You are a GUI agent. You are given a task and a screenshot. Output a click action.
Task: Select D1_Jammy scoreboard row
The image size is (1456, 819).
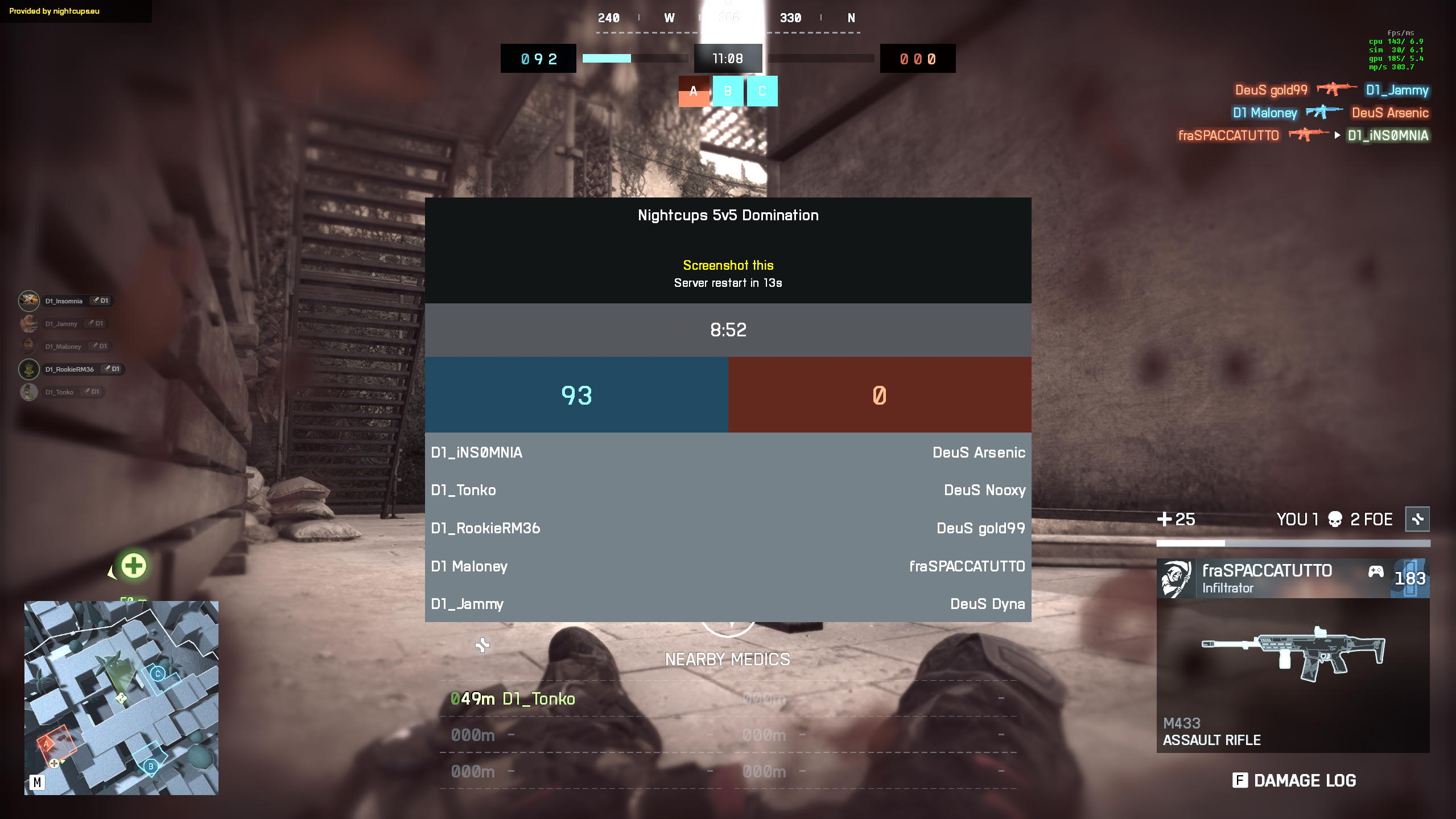[467, 604]
